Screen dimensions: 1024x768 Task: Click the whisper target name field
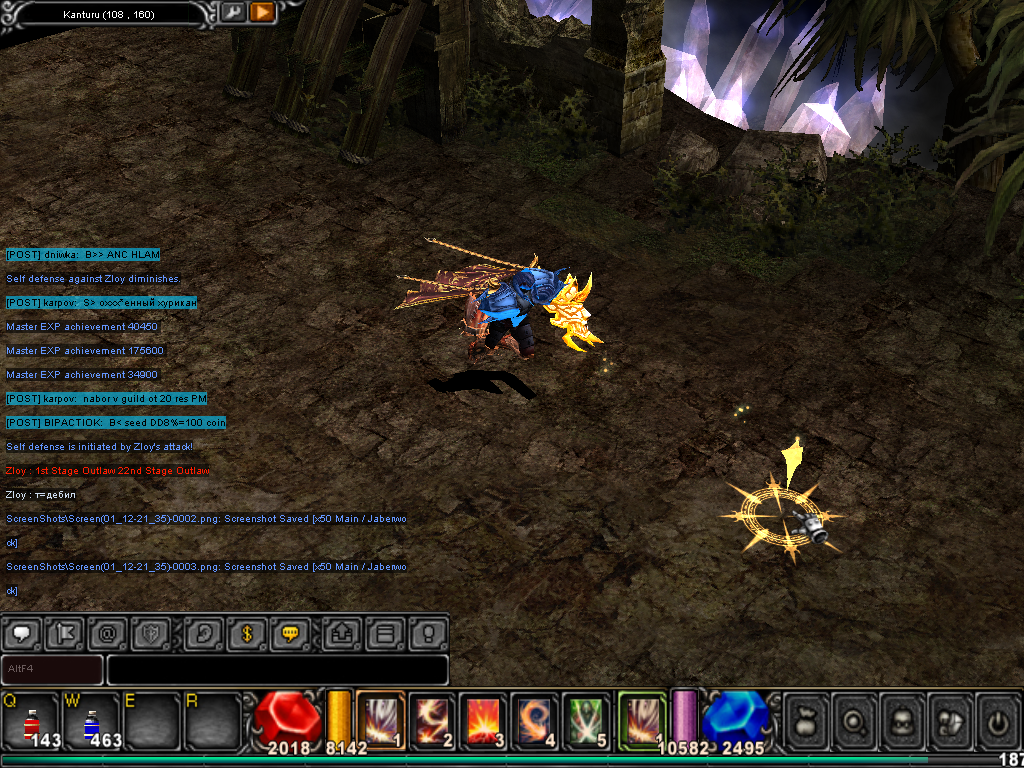[52, 669]
